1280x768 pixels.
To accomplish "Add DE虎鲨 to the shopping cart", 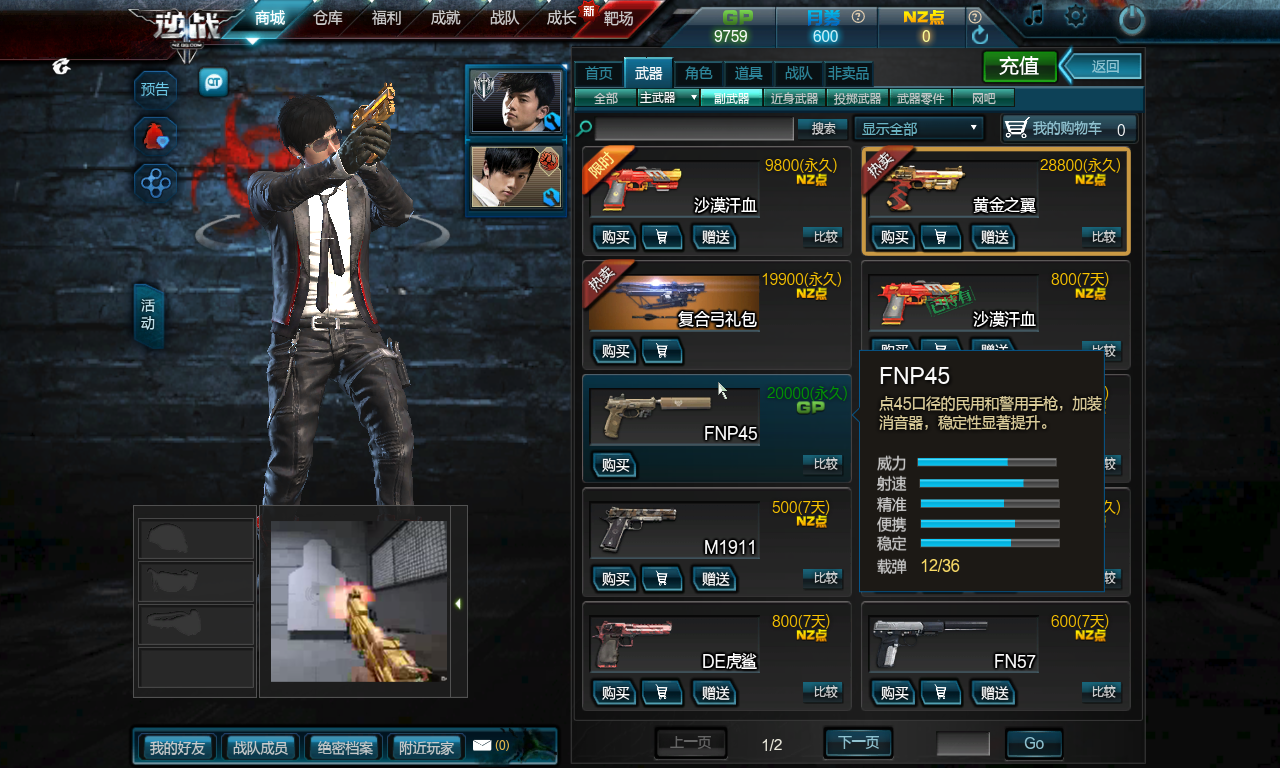I will tap(662, 693).
